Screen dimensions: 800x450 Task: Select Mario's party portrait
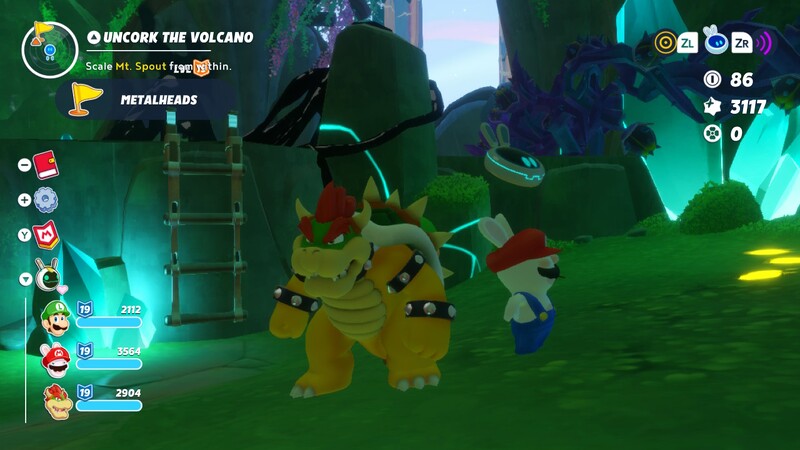(x=56, y=359)
